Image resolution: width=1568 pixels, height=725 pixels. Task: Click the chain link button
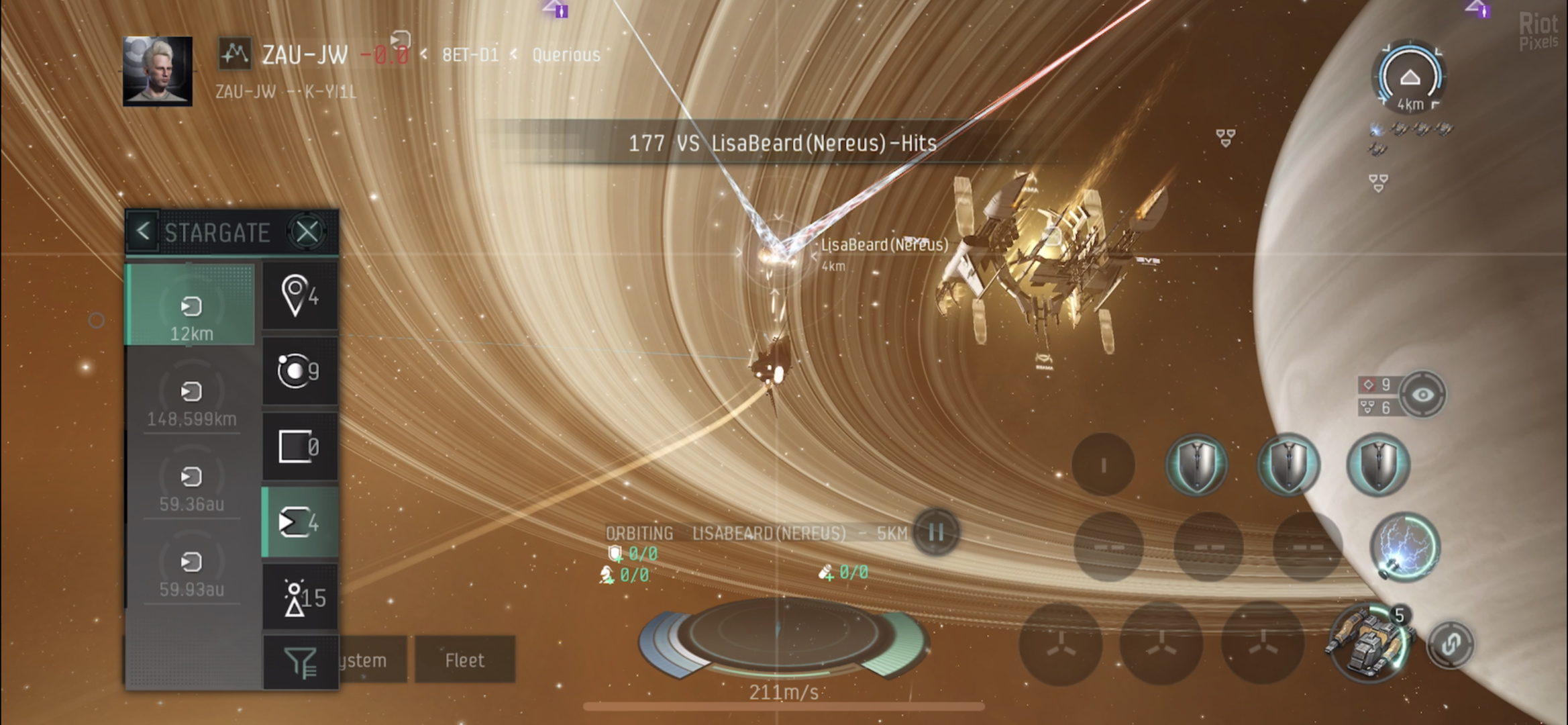1450,644
